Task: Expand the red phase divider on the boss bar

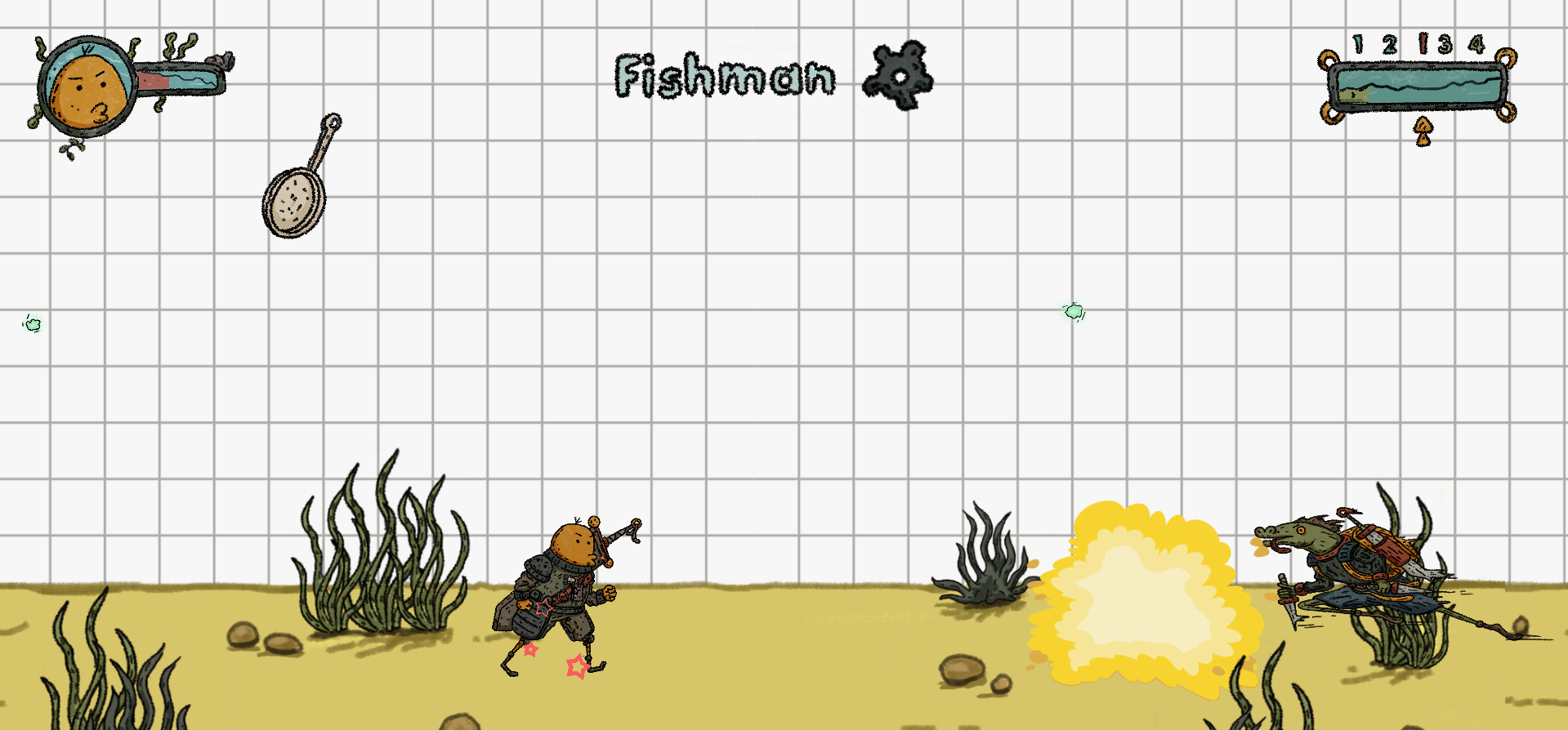Action: [x=1422, y=42]
